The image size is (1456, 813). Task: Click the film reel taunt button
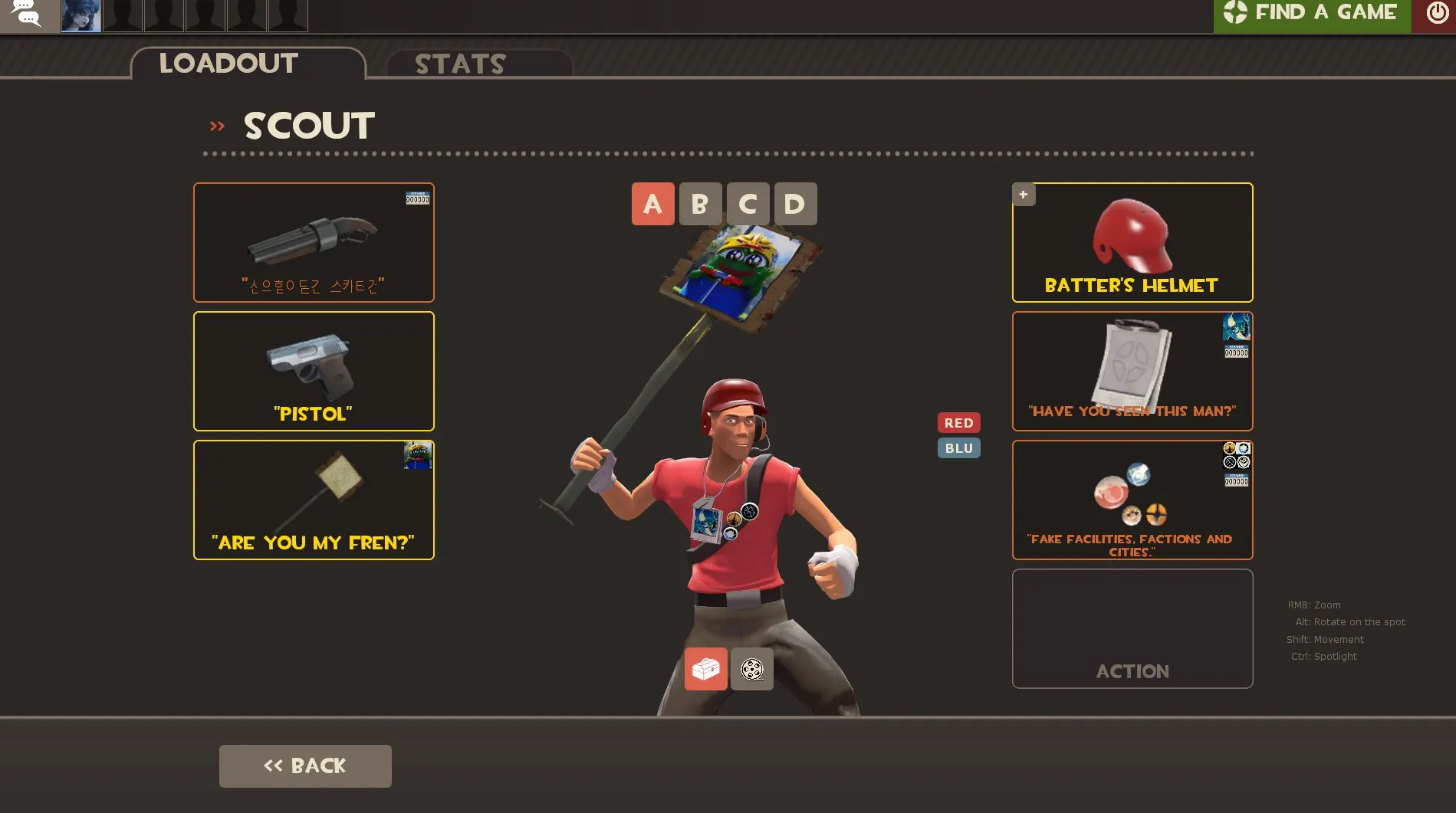tap(751, 669)
